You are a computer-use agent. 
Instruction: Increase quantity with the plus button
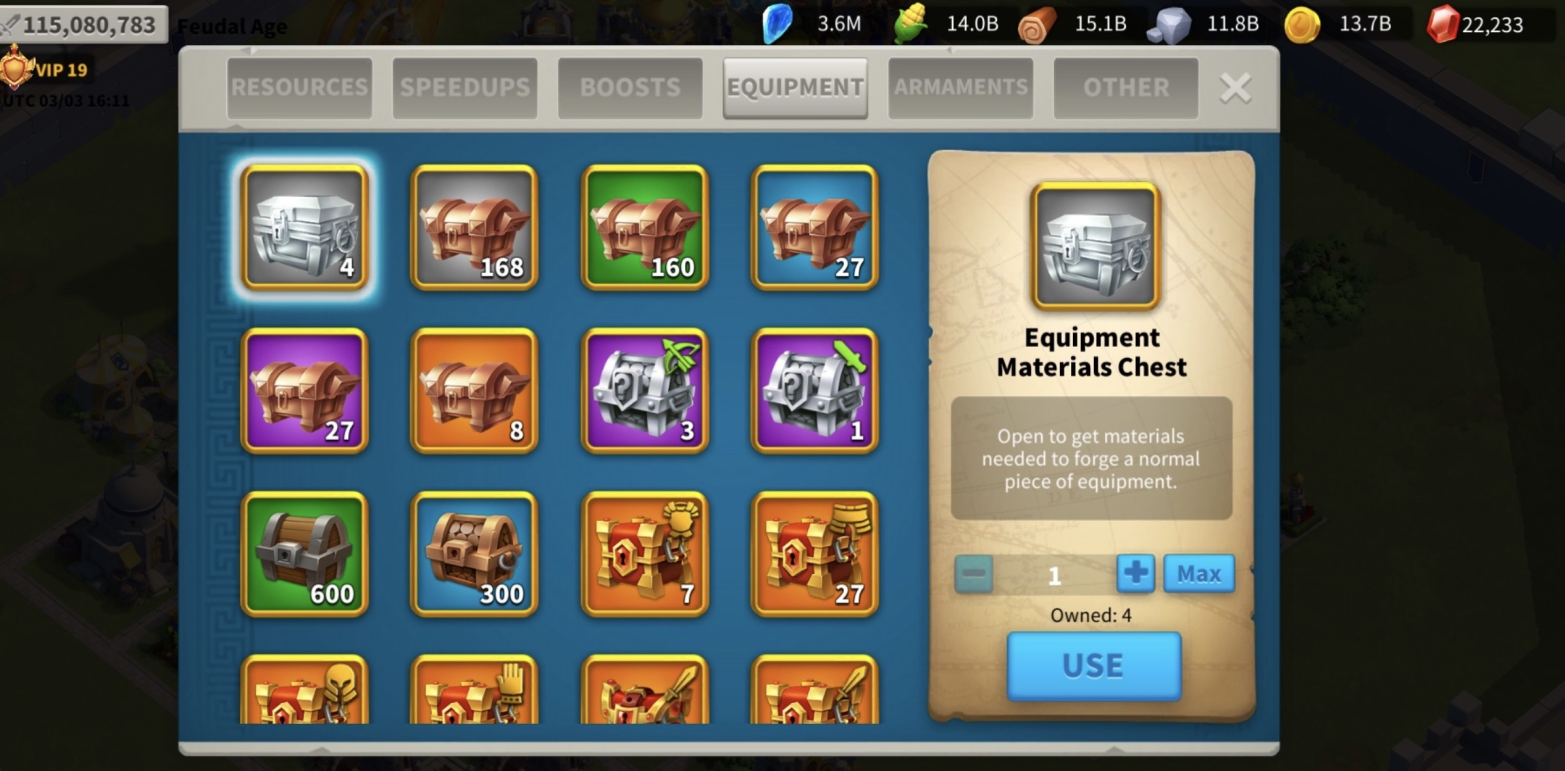(1135, 574)
